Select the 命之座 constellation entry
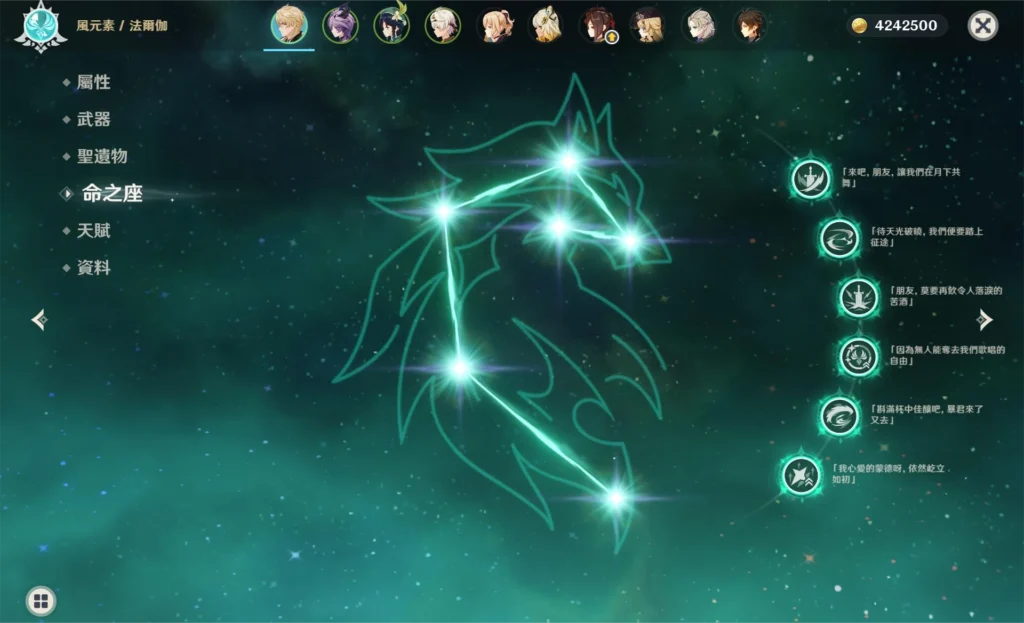 [x=111, y=193]
